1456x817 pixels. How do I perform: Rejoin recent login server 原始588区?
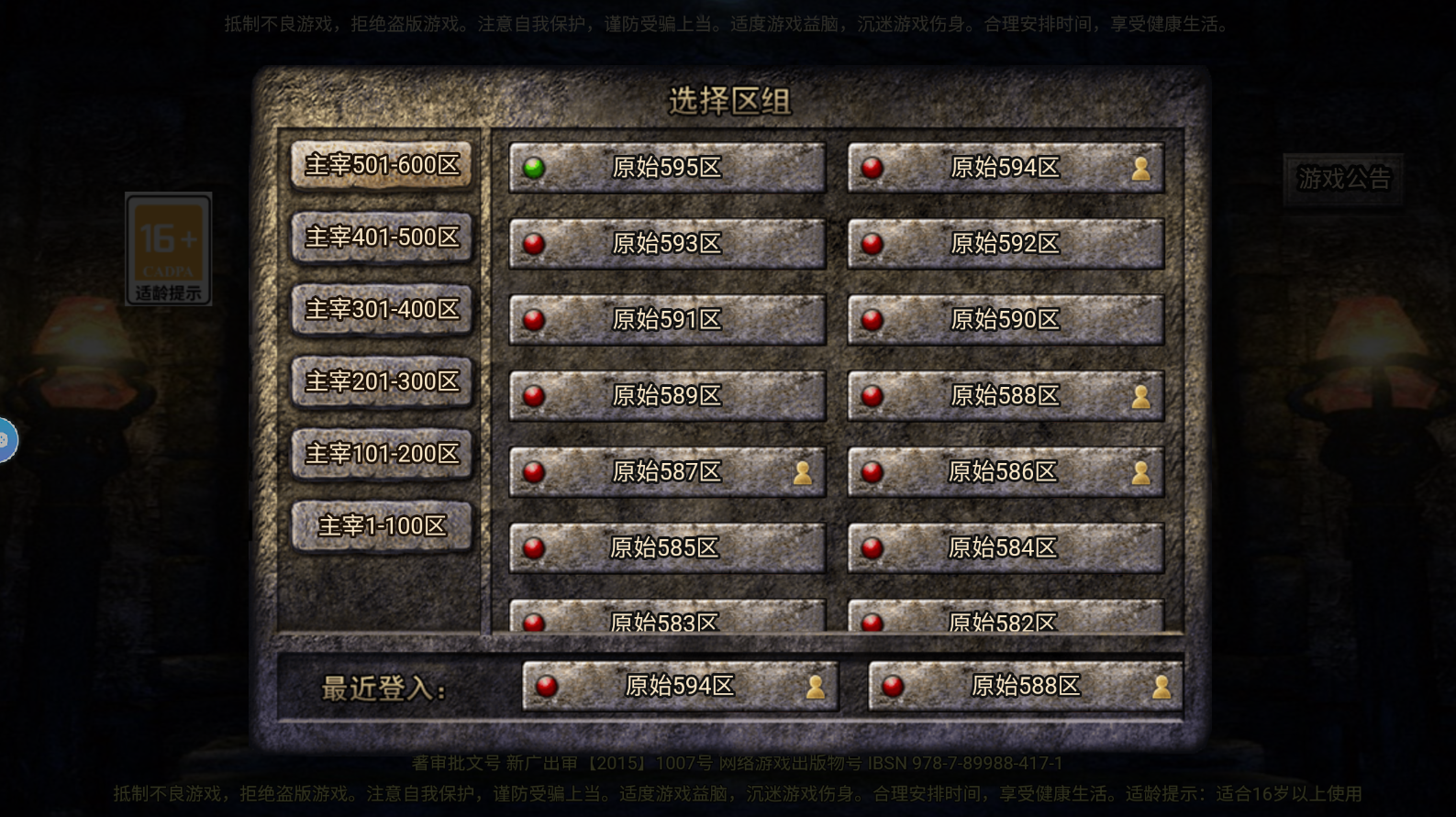pyautogui.click(x=1026, y=687)
